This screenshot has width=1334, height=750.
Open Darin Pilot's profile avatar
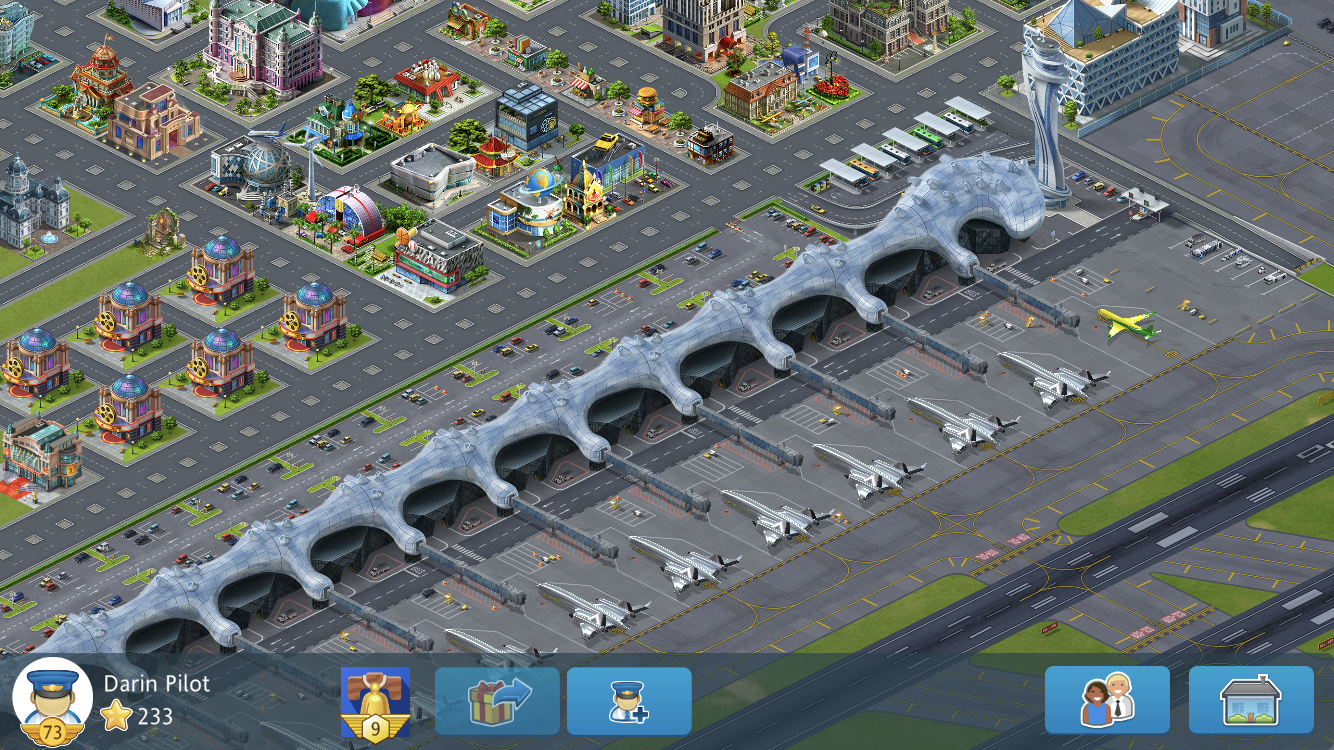click(52, 702)
